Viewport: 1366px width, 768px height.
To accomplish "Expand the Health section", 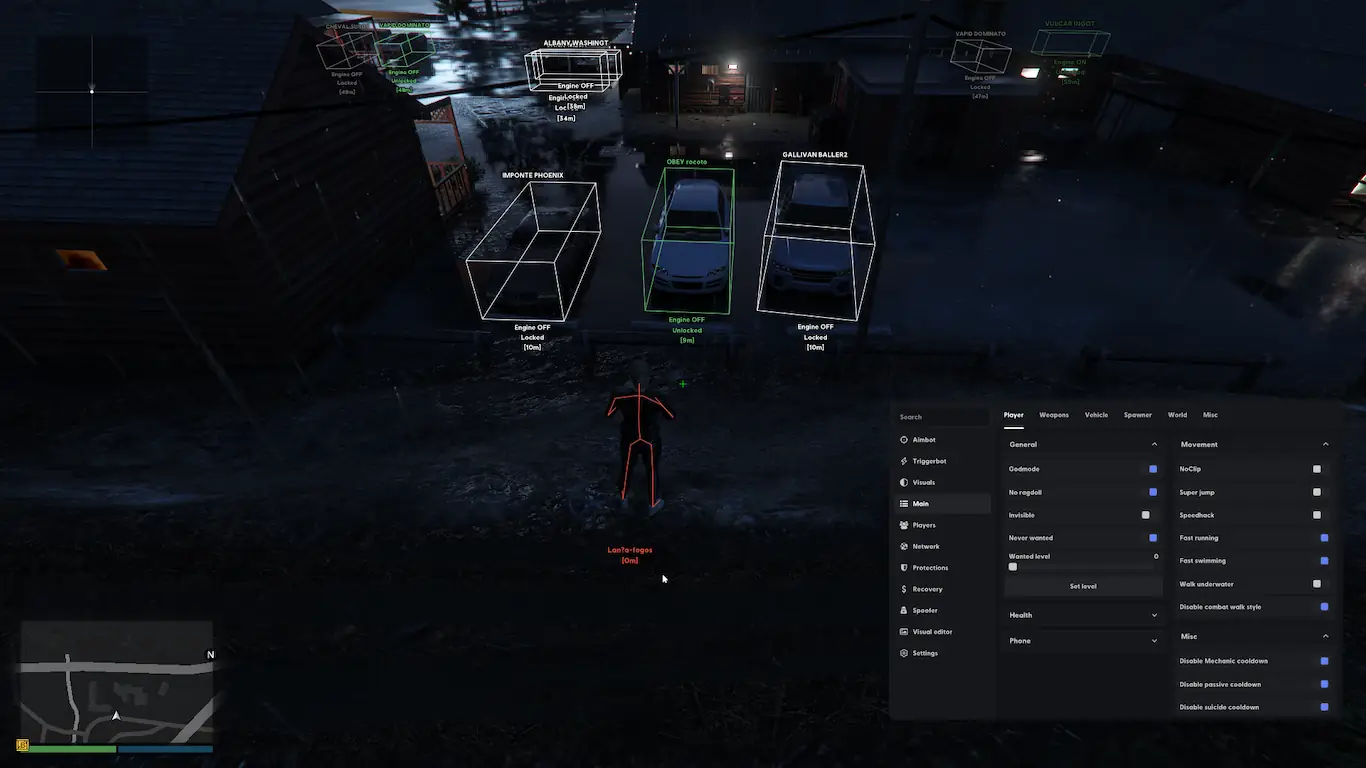I will pyautogui.click(x=1083, y=615).
